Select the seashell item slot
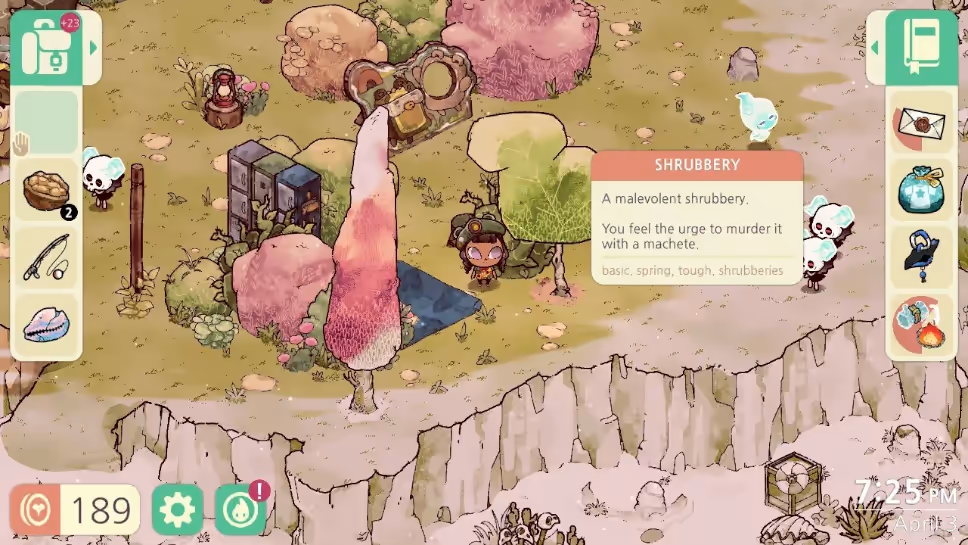The image size is (968, 545). click(x=47, y=325)
